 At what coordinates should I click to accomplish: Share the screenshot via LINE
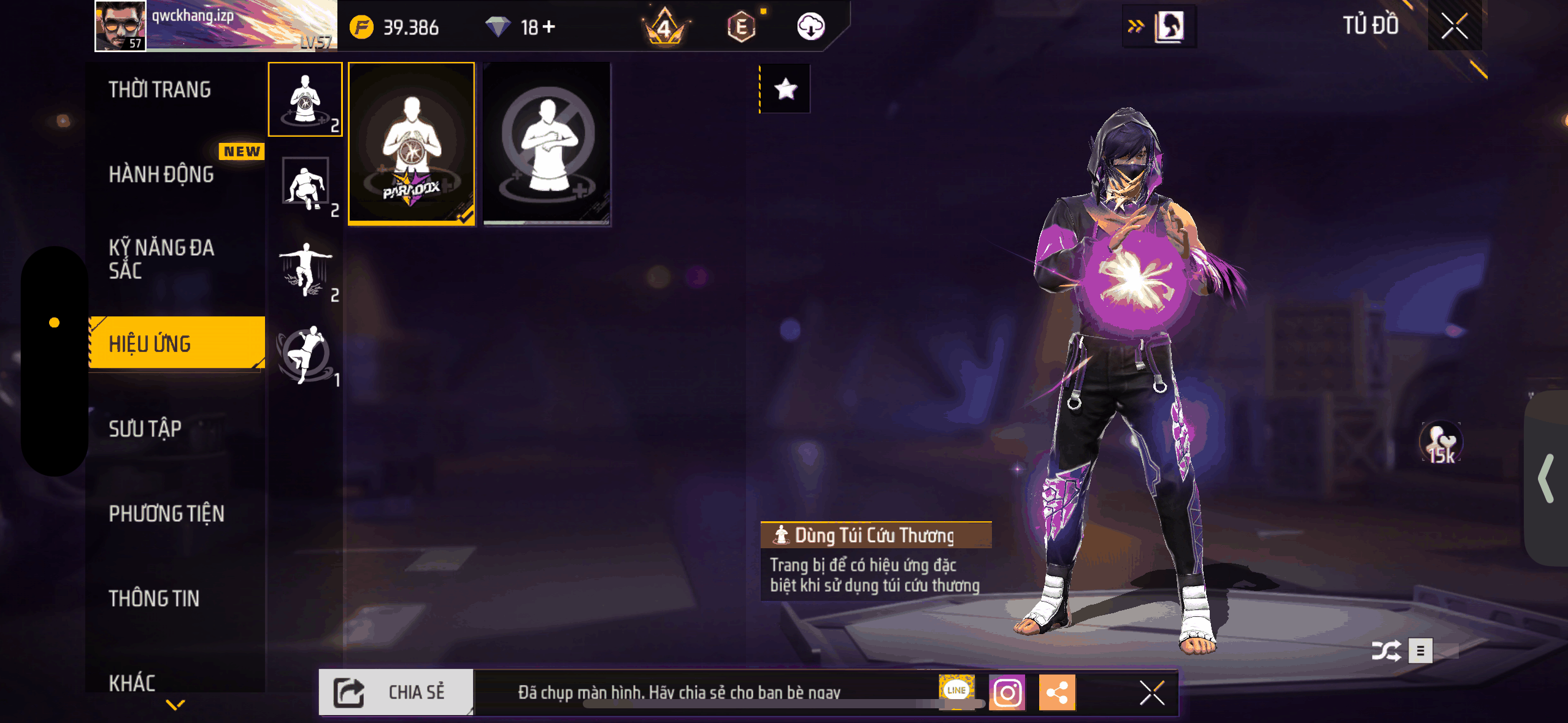(x=956, y=690)
